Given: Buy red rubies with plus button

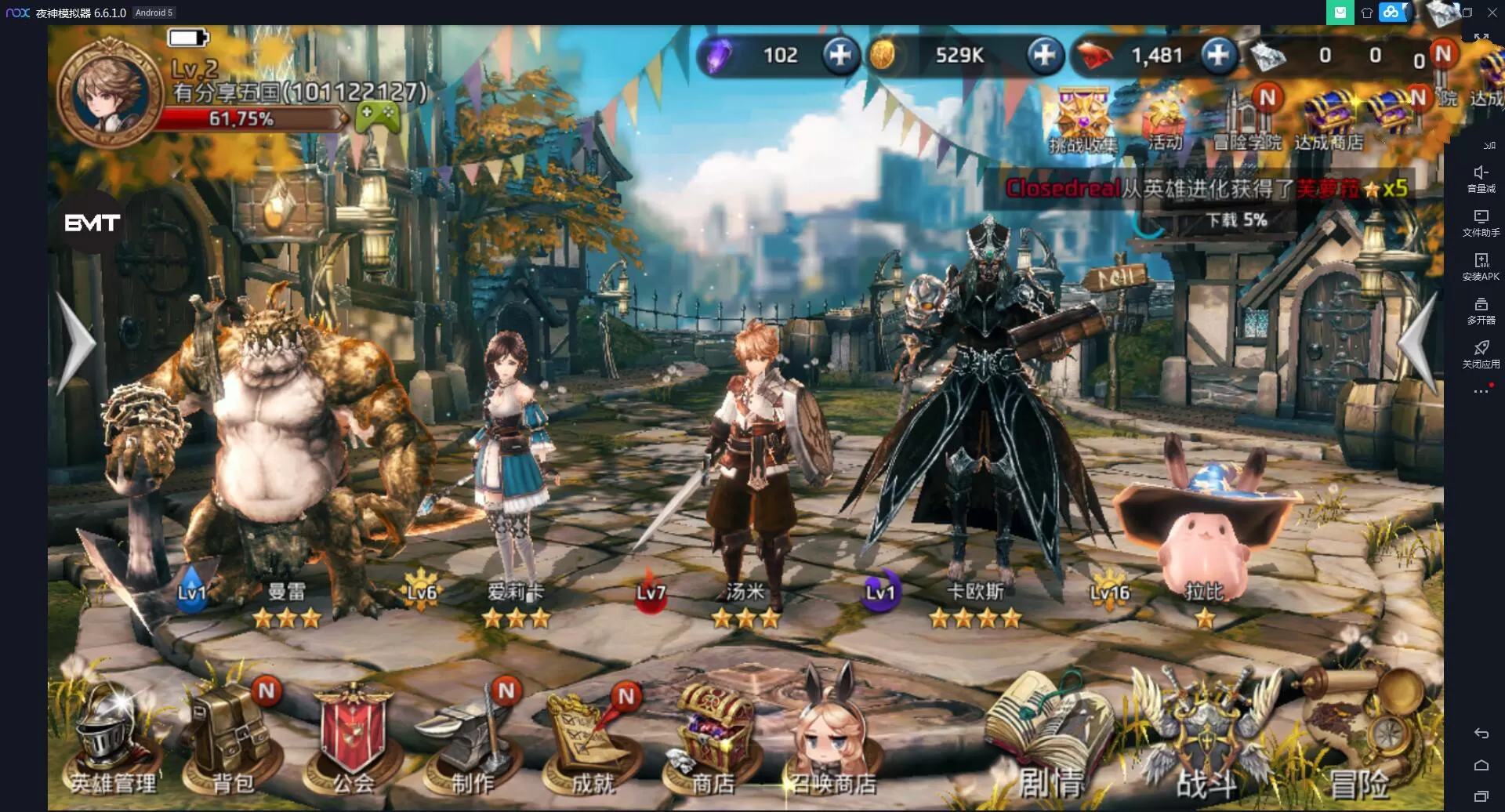Looking at the screenshot, I should click(x=1218, y=55).
